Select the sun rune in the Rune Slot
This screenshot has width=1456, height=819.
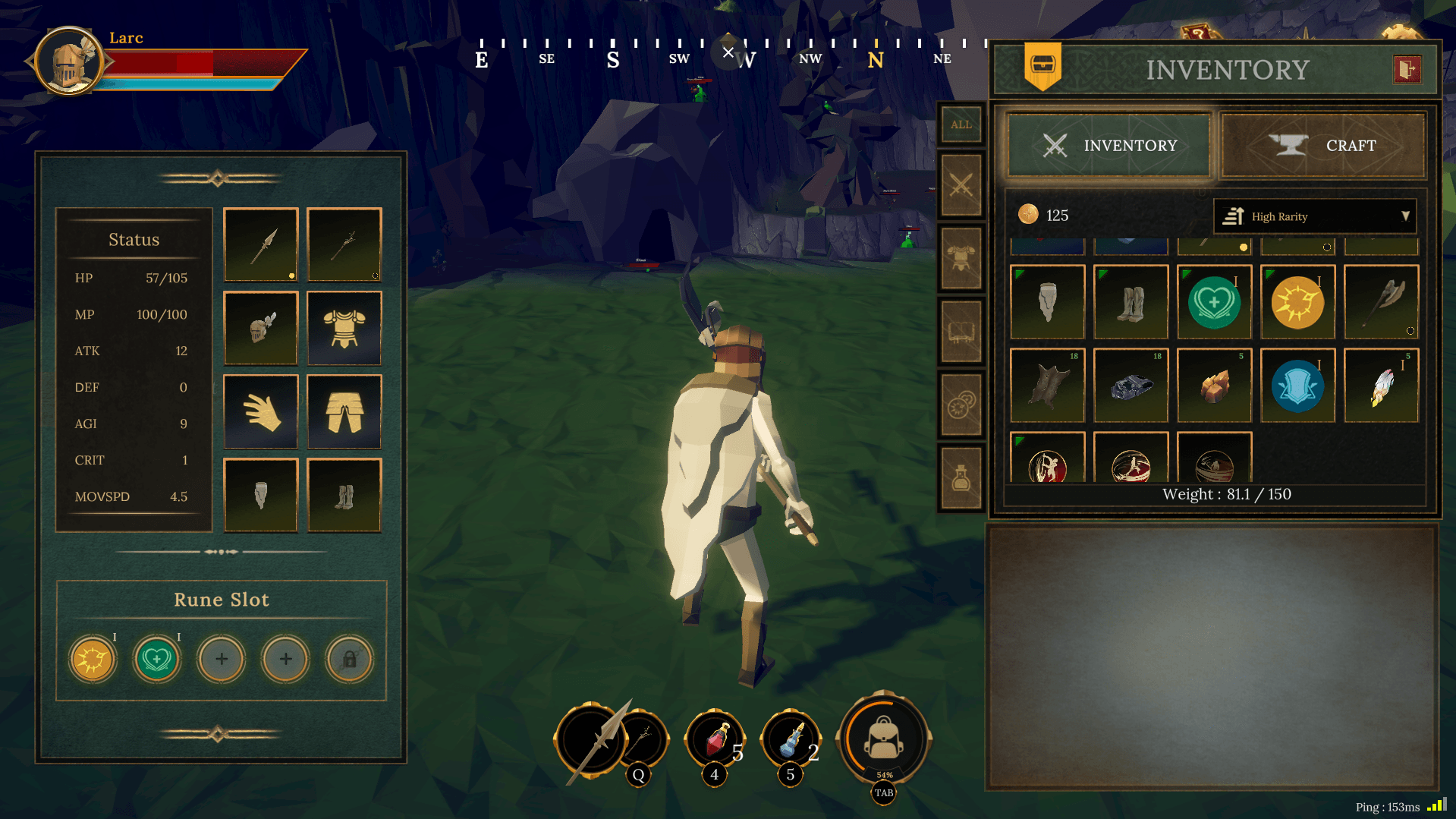pos(92,659)
